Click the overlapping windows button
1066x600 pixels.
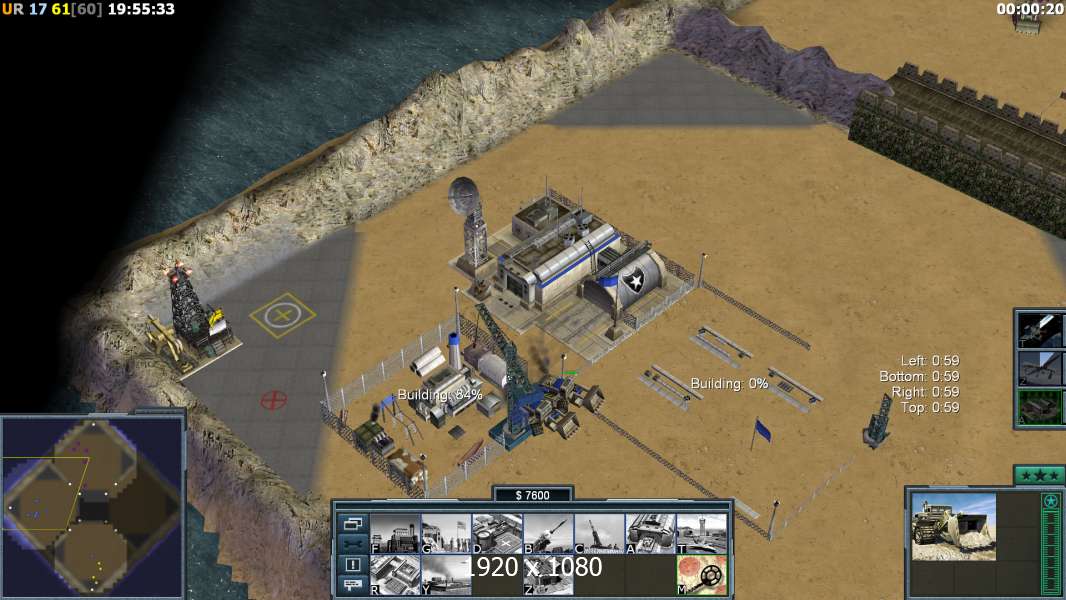[352, 523]
